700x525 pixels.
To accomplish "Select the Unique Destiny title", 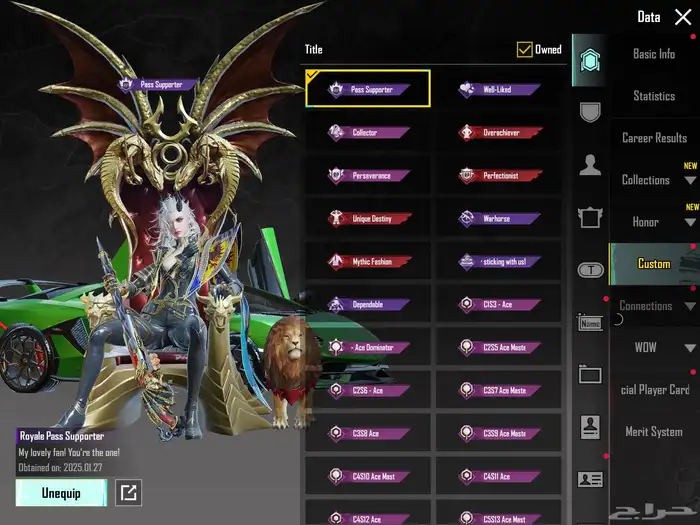I will click(x=368, y=218).
